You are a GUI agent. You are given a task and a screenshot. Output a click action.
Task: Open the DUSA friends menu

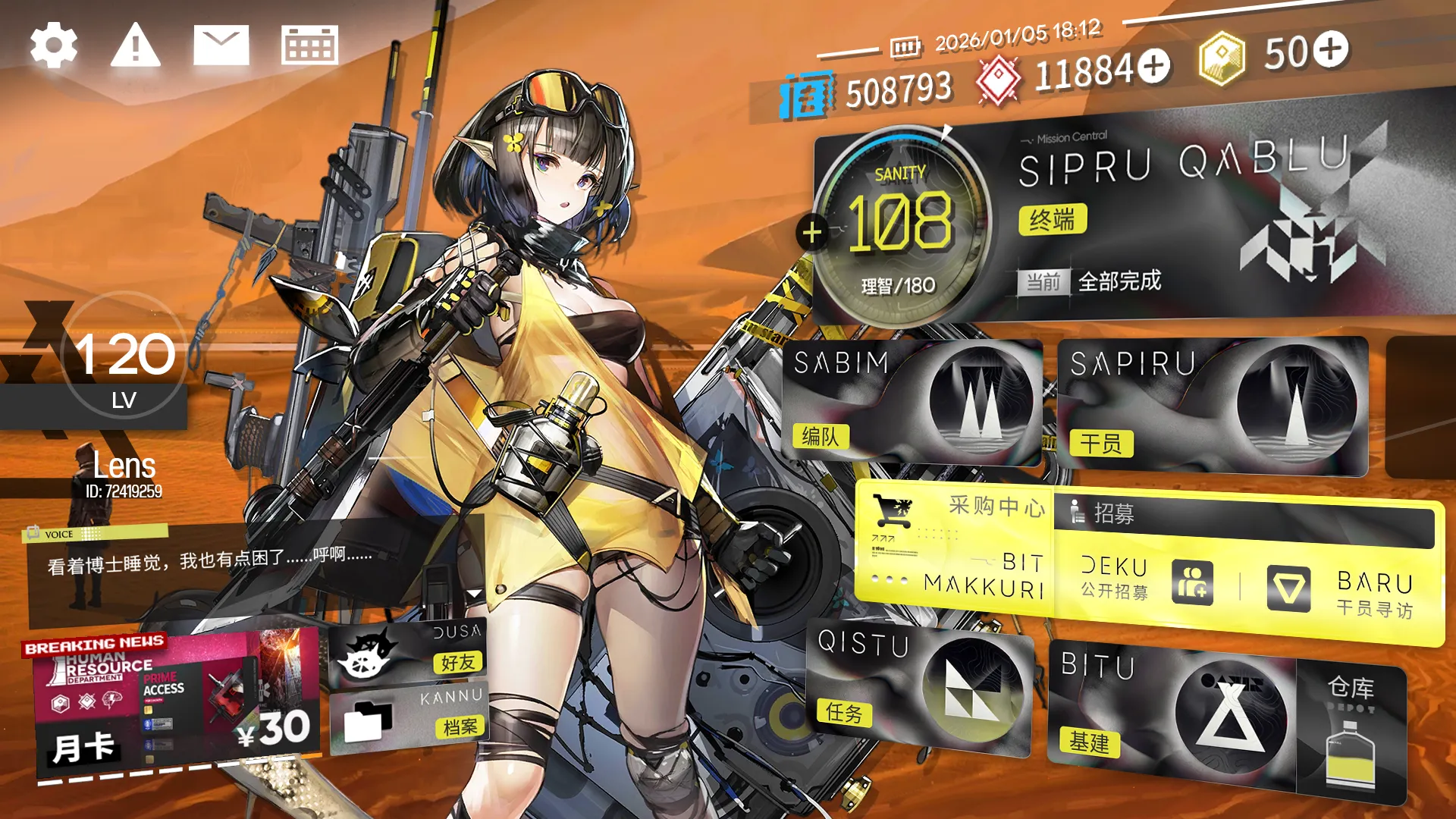point(408,652)
